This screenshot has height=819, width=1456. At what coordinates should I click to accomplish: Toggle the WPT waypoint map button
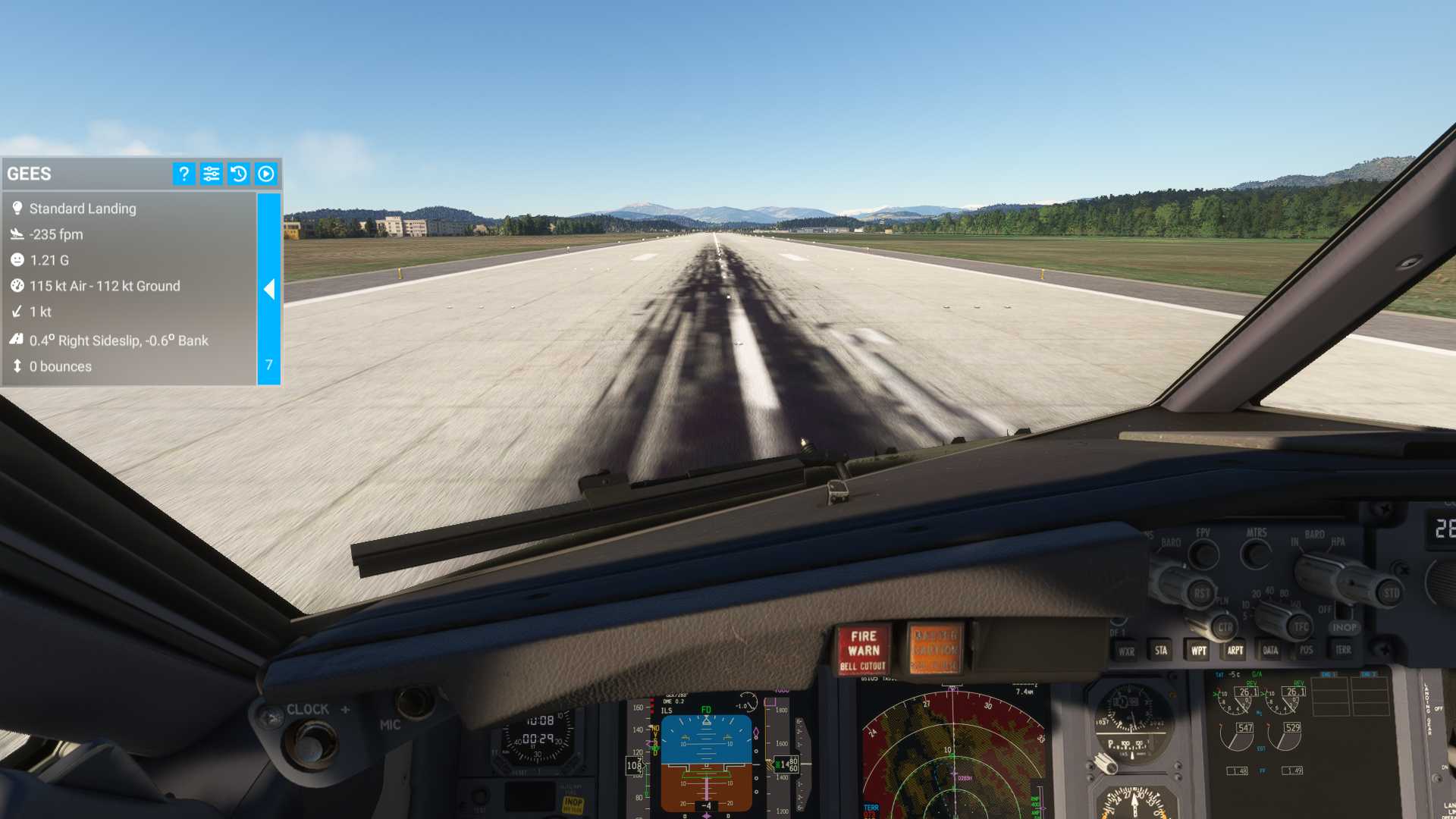(1198, 651)
